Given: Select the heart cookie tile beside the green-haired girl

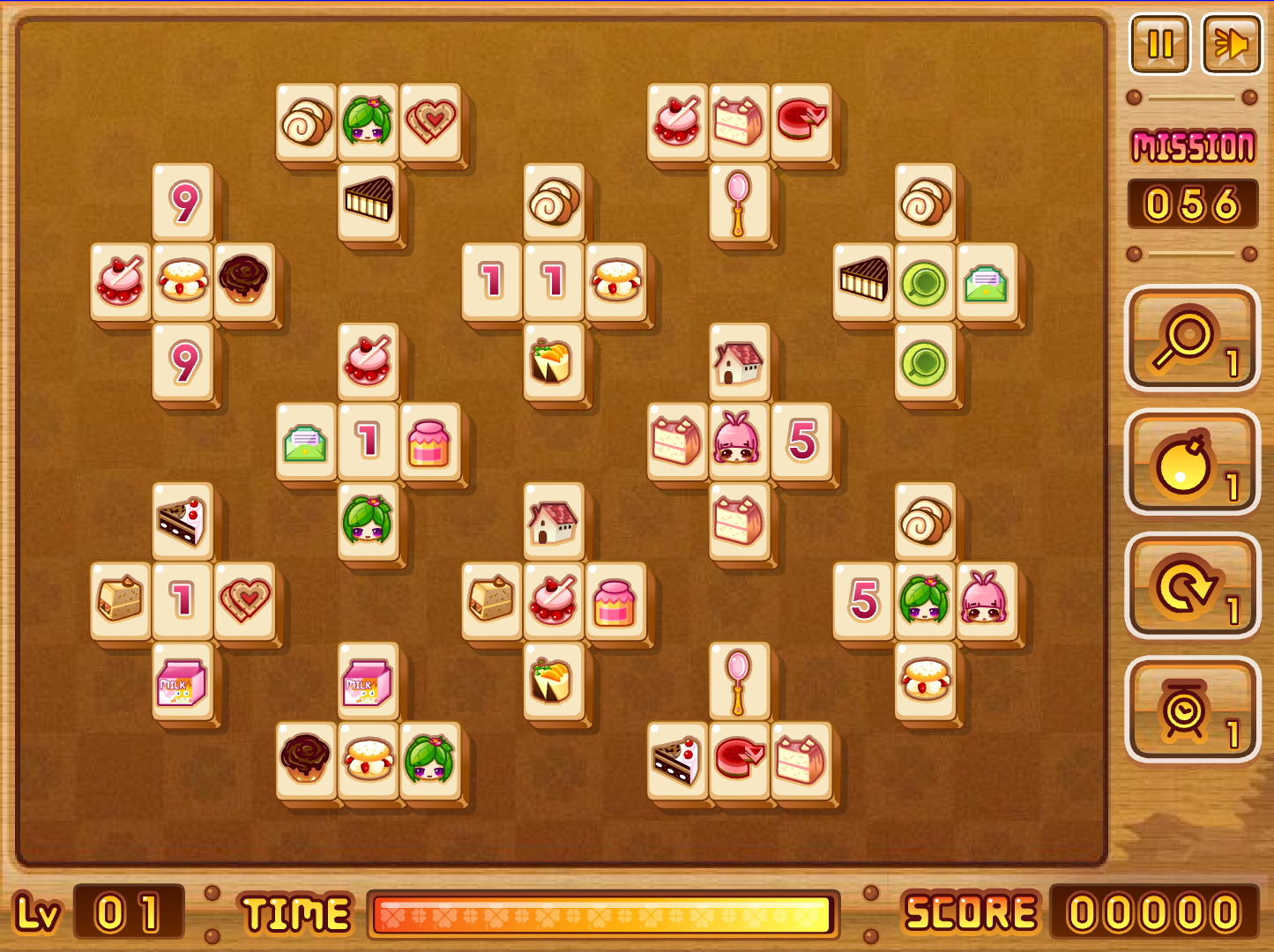Looking at the screenshot, I should (x=430, y=122).
